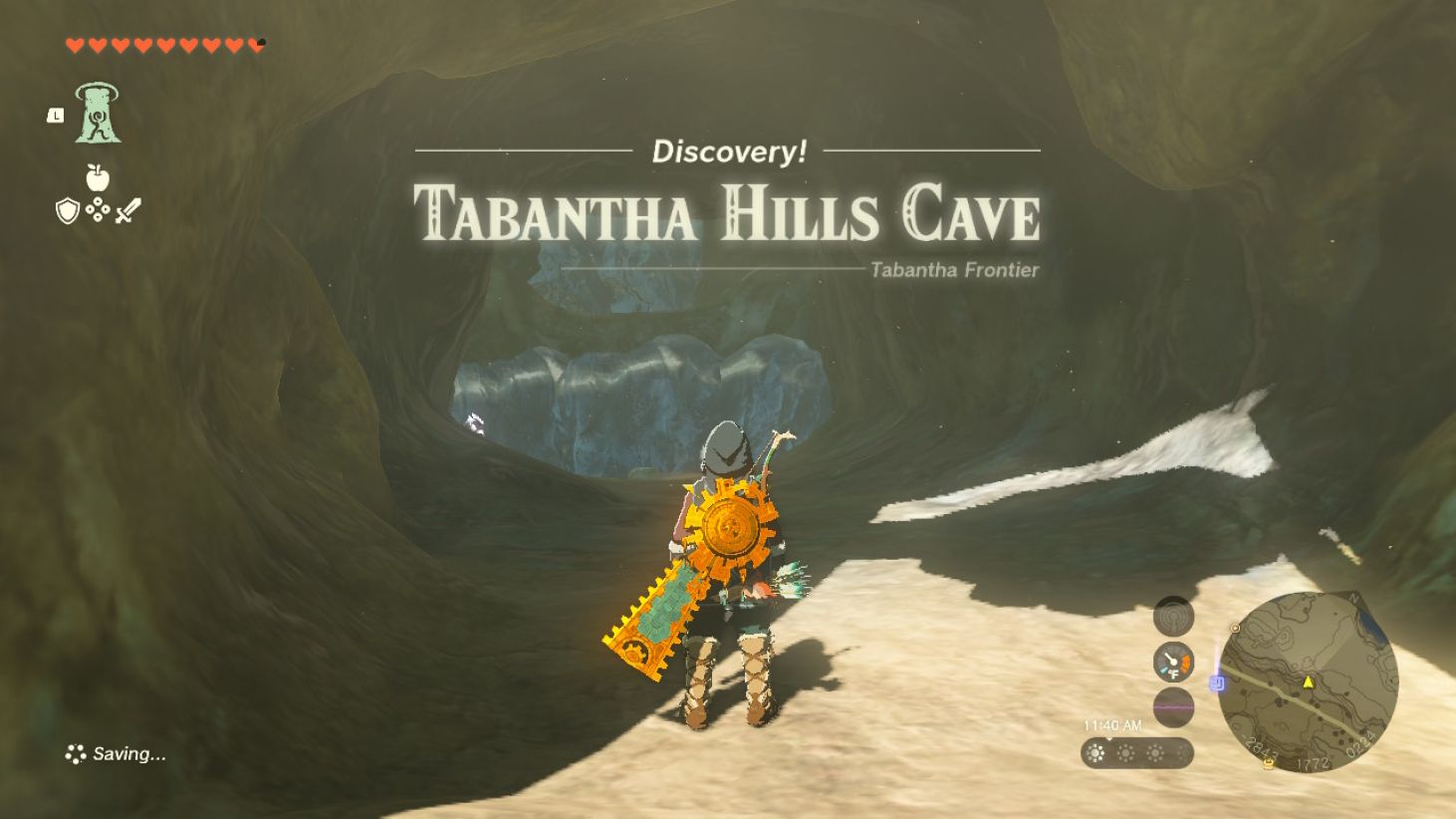Click the blue shrine icon beside the minimap
Image resolution: width=1456 pixels, height=819 pixels.
tap(1216, 682)
